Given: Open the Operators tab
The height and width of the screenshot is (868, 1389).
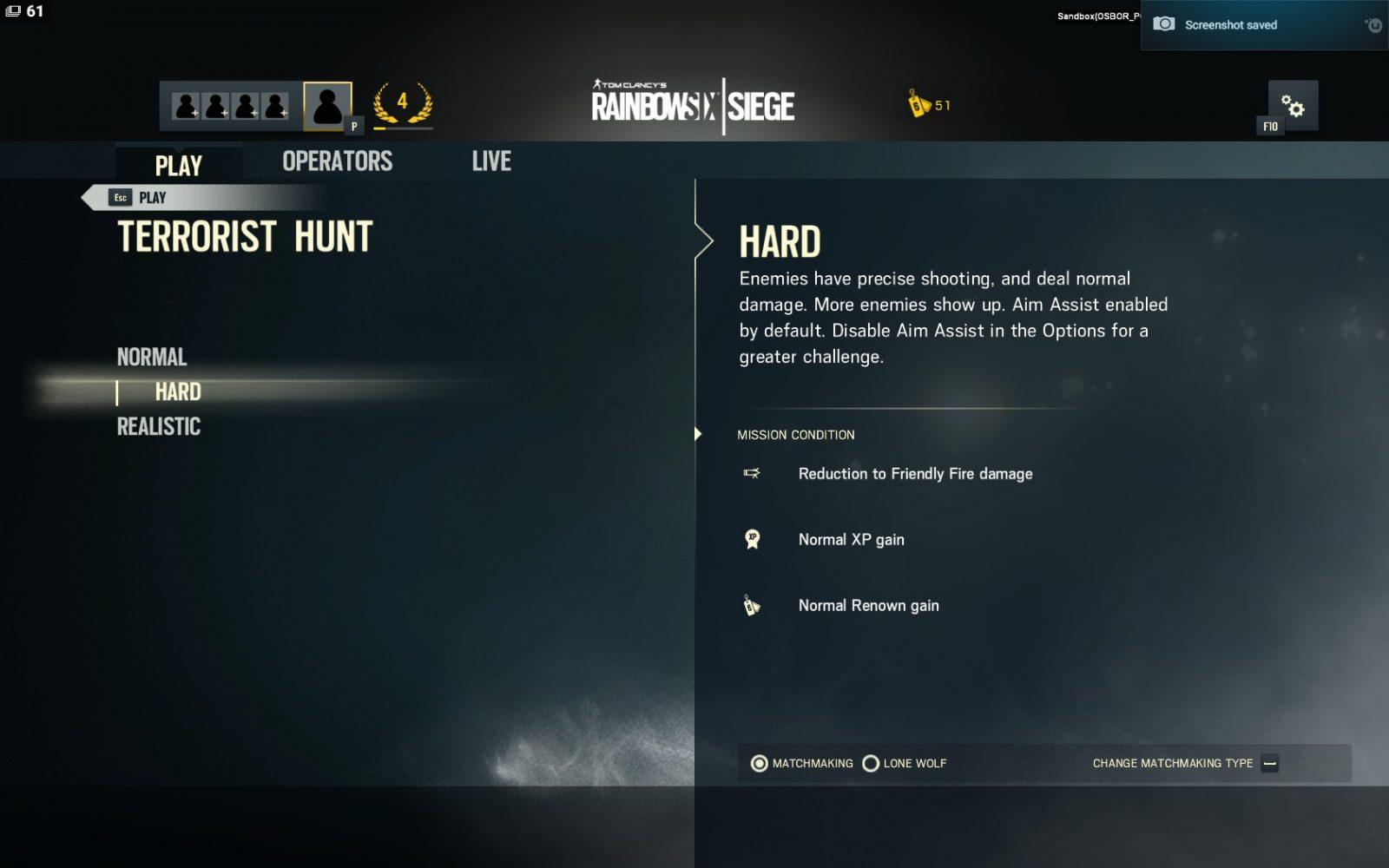Looking at the screenshot, I should pyautogui.click(x=337, y=161).
